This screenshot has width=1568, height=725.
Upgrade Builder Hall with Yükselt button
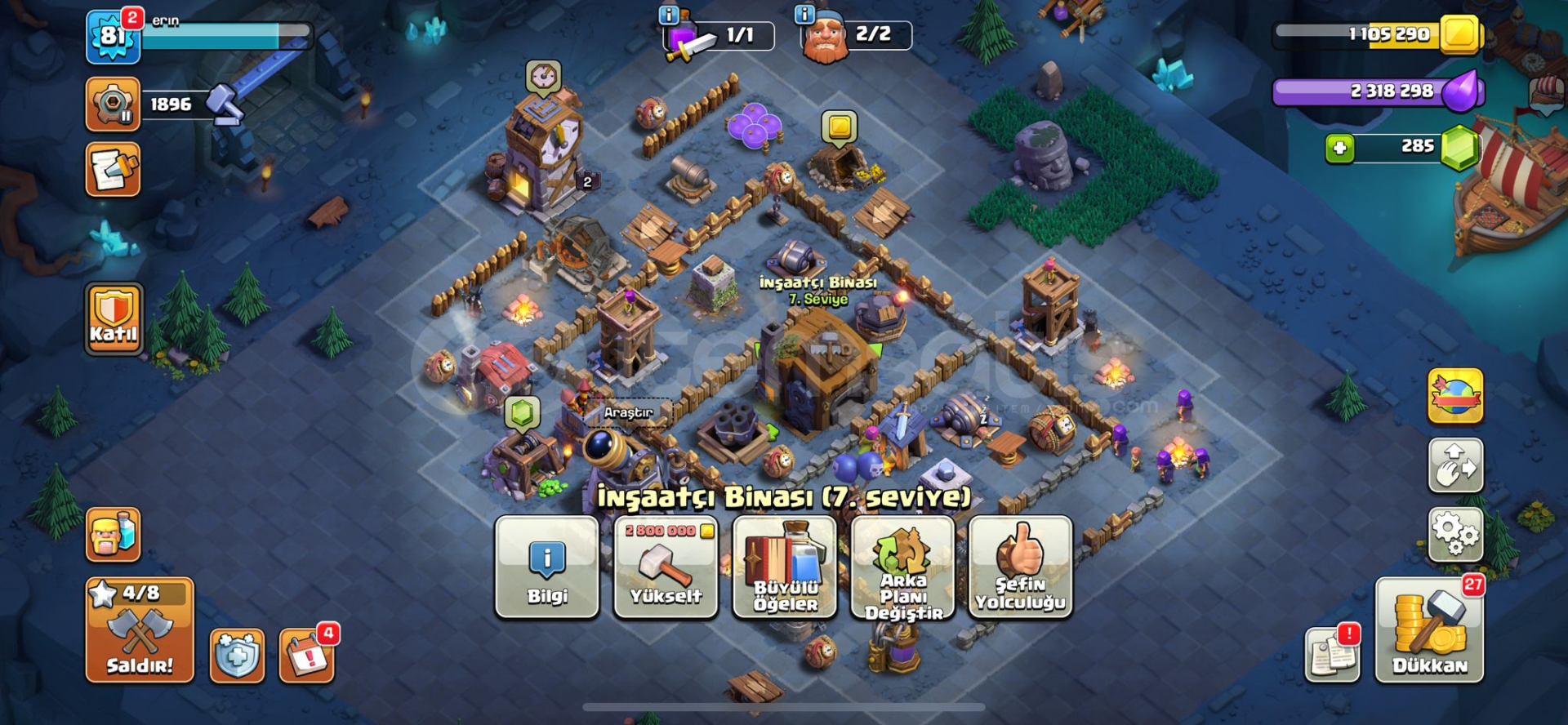point(665,567)
